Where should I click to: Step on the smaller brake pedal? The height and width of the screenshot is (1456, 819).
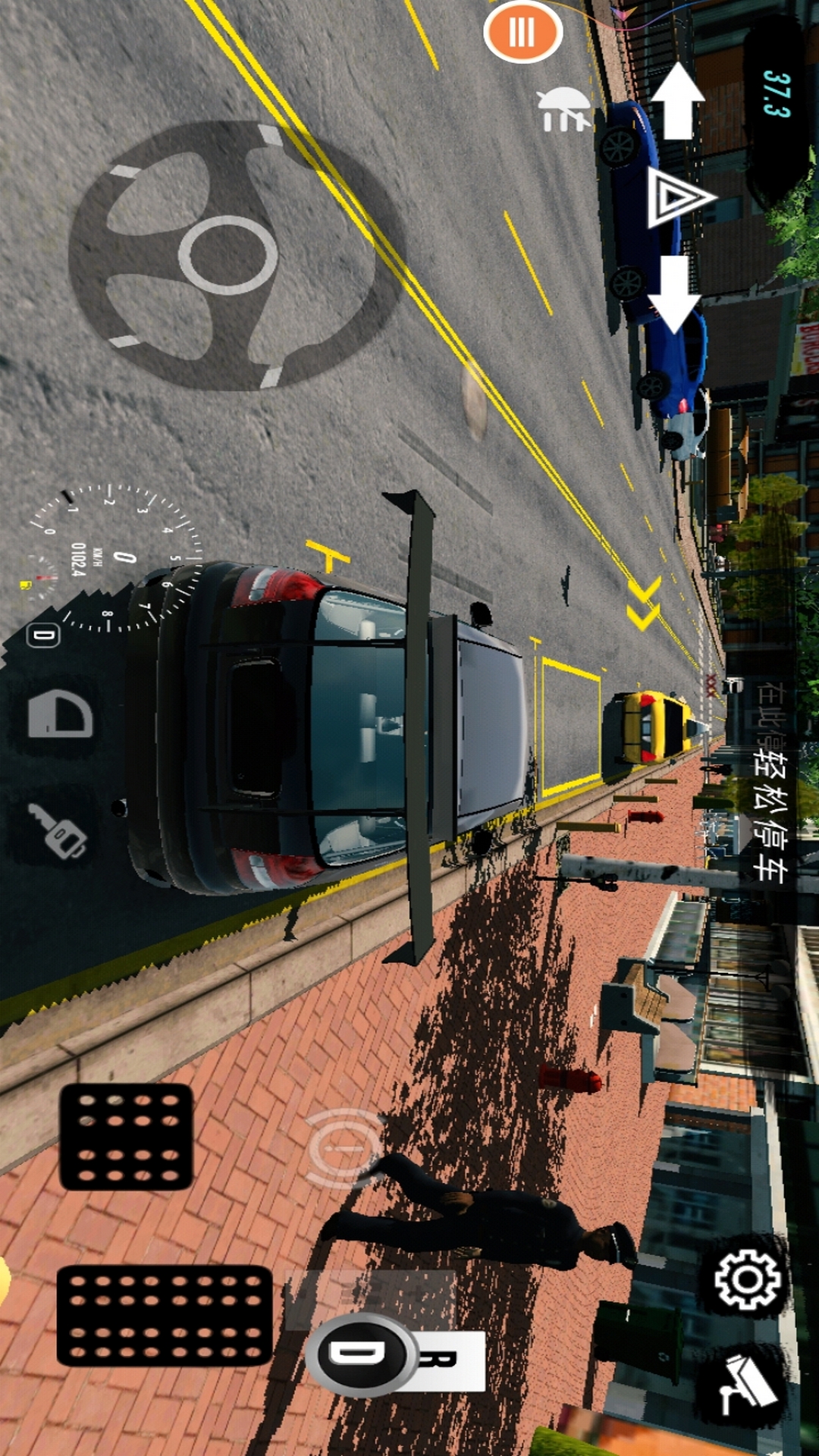(x=127, y=1136)
